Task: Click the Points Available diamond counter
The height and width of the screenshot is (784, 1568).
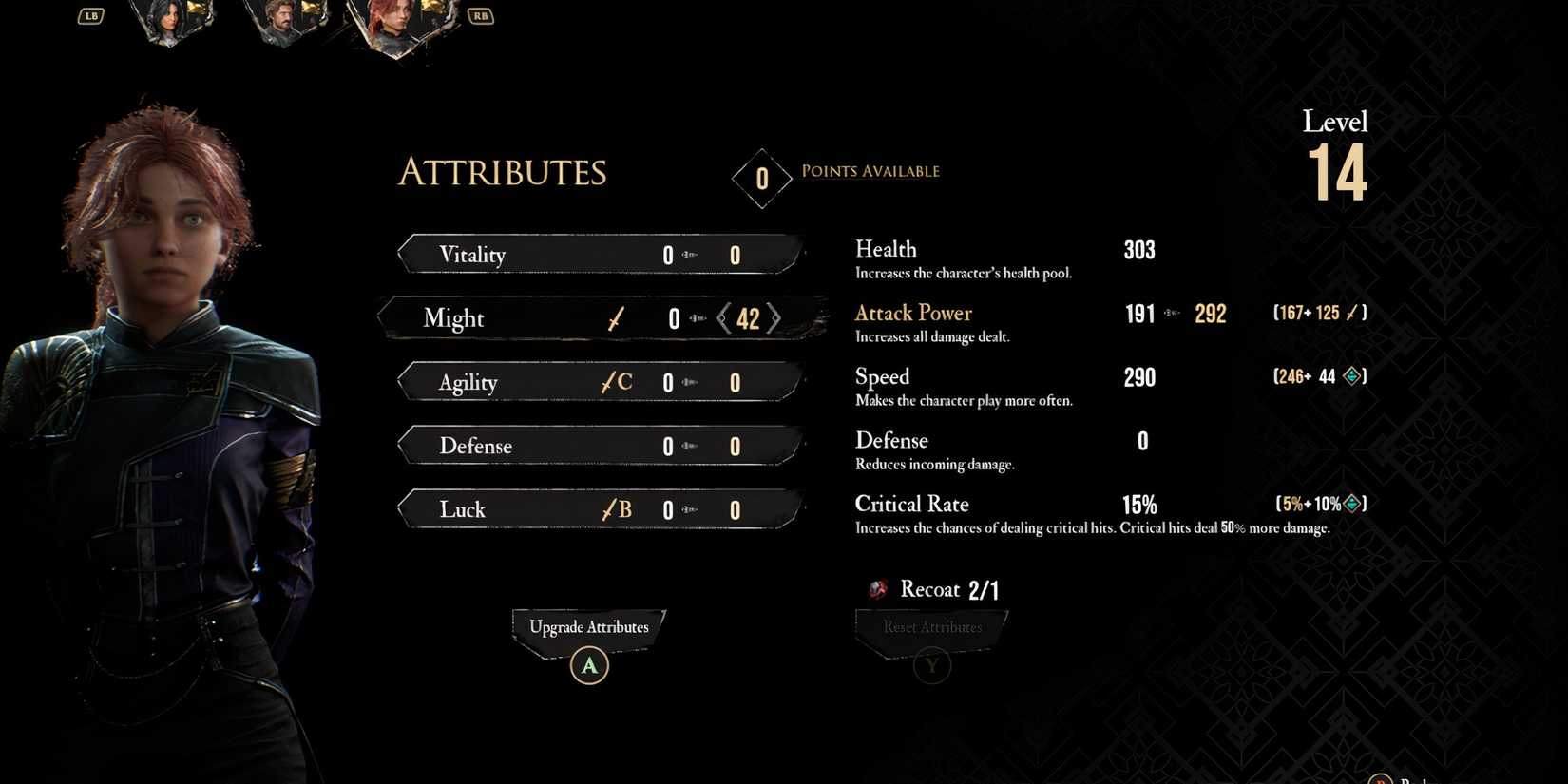Action: click(761, 178)
